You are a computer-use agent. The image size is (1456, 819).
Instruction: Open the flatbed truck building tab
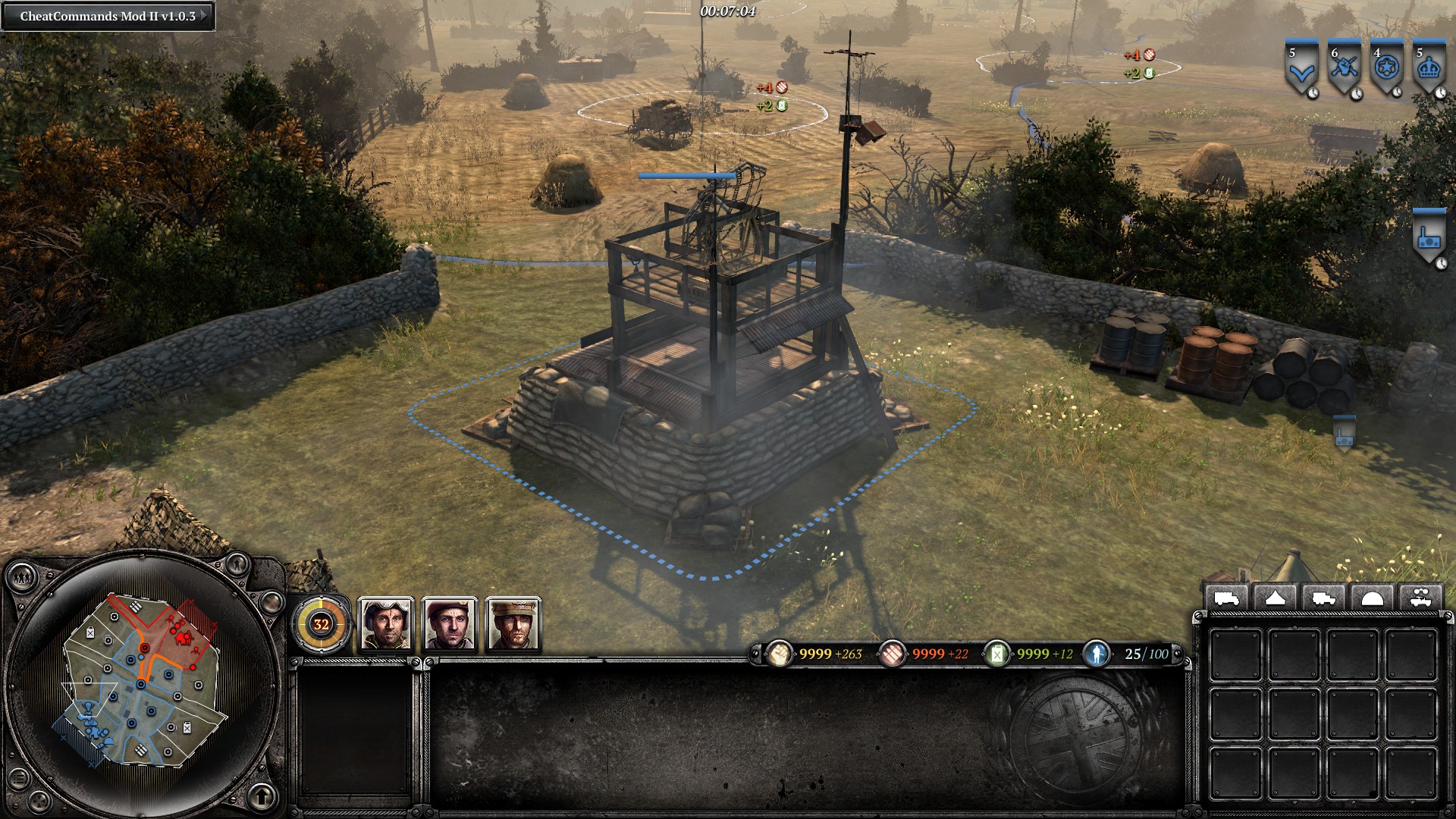(1323, 599)
